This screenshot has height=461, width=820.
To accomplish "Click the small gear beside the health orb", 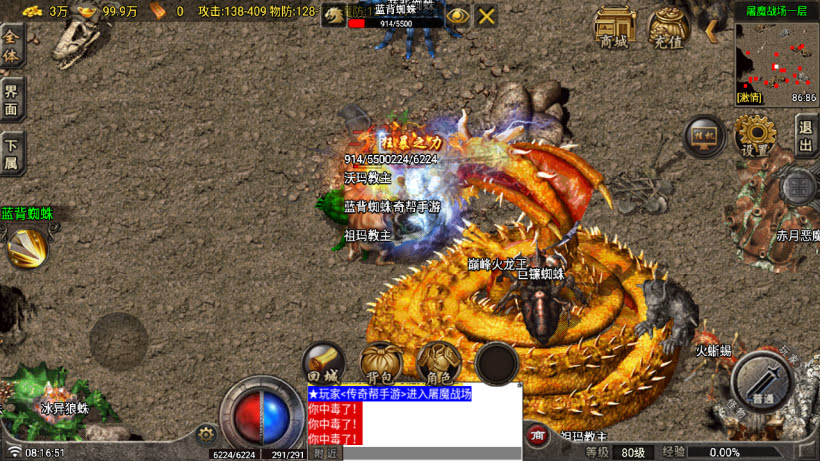I will (x=207, y=433).
